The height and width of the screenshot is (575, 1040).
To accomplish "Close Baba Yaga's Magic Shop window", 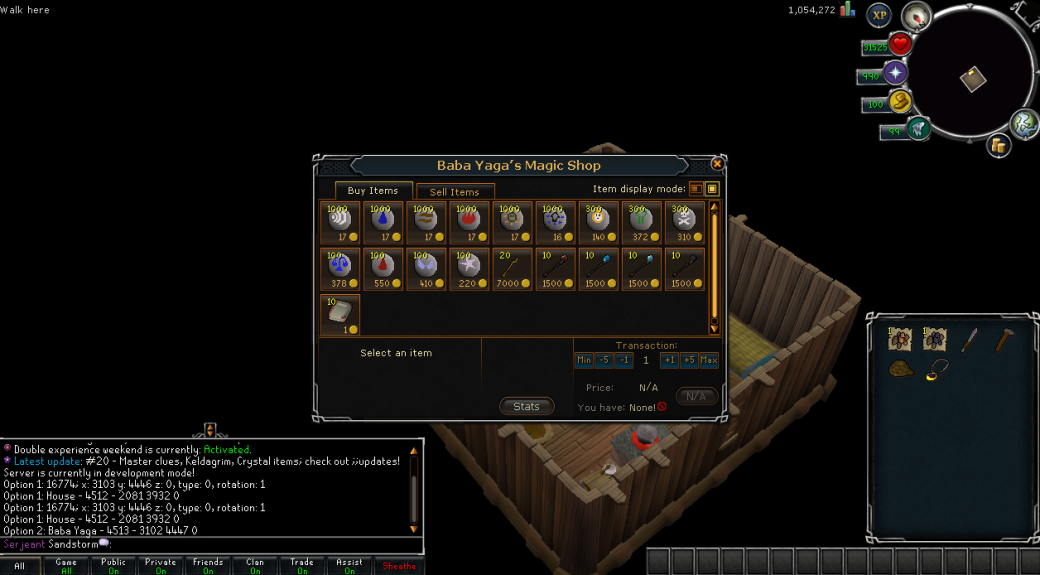I will tap(717, 164).
